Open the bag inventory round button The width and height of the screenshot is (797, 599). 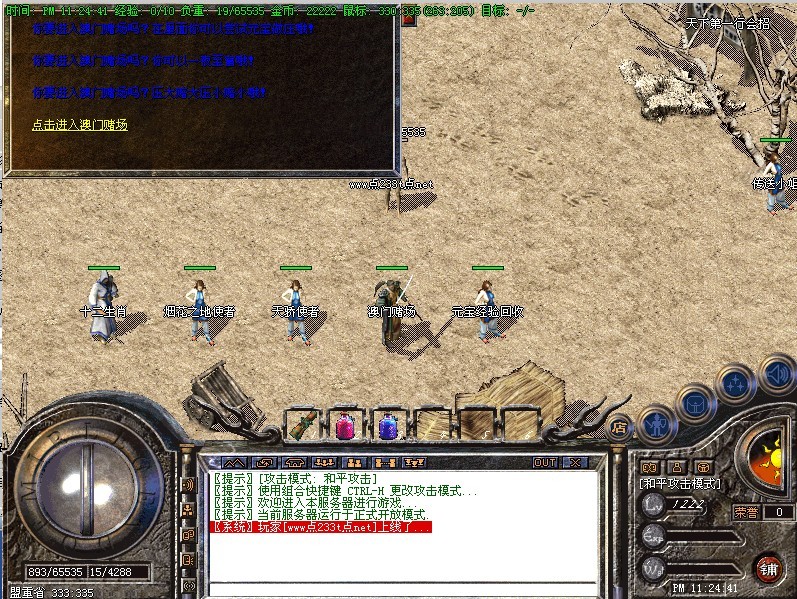pos(694,402)
